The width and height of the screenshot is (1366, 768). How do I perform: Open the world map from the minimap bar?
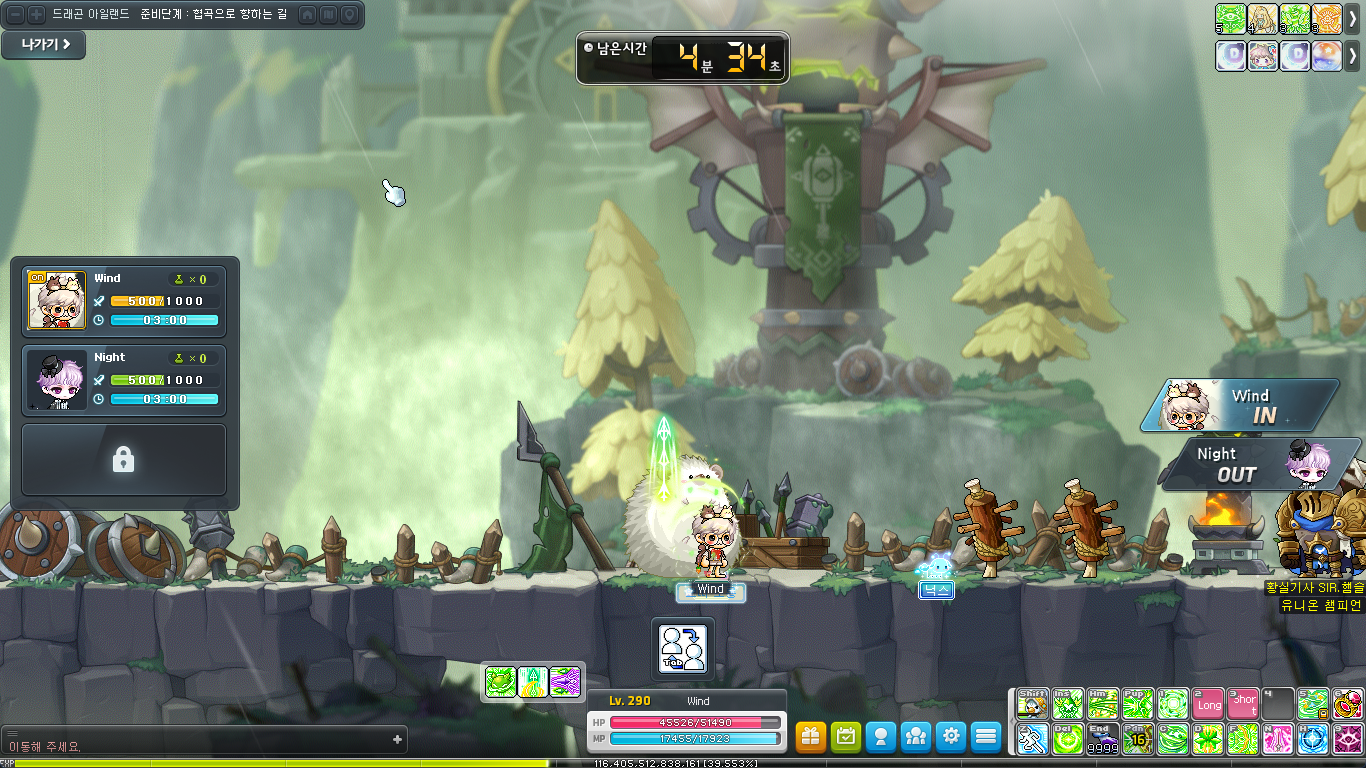tap(328, 15)
